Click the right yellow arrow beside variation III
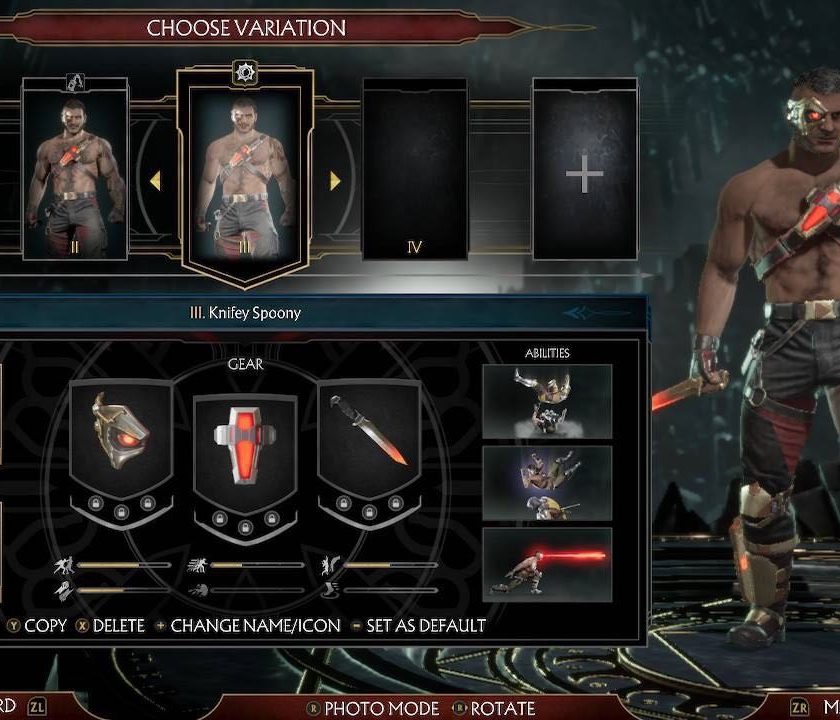Screen dimensions: 840x720 click(335, 181)
